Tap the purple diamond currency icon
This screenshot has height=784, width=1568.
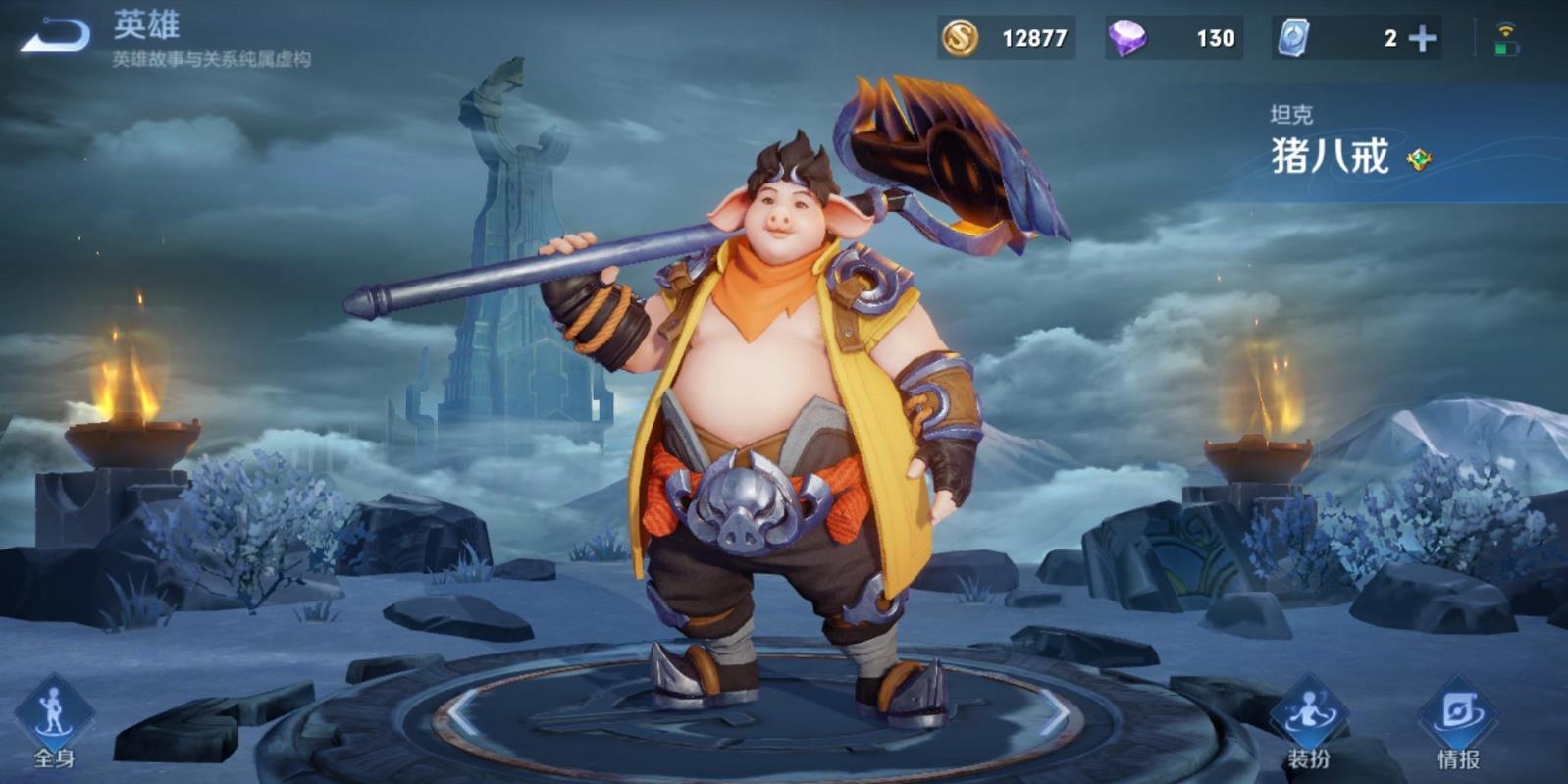click(1126, 38)
